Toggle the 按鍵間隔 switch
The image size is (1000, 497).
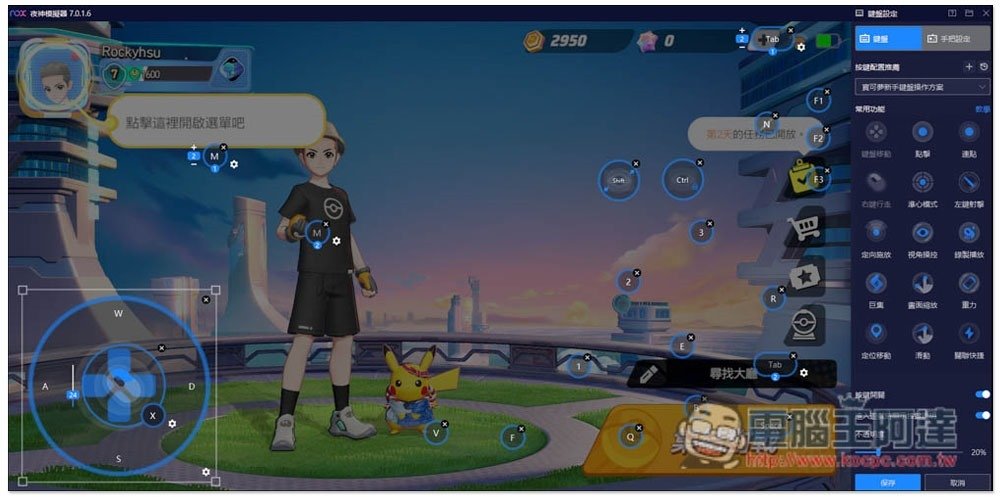click(982, 395)
